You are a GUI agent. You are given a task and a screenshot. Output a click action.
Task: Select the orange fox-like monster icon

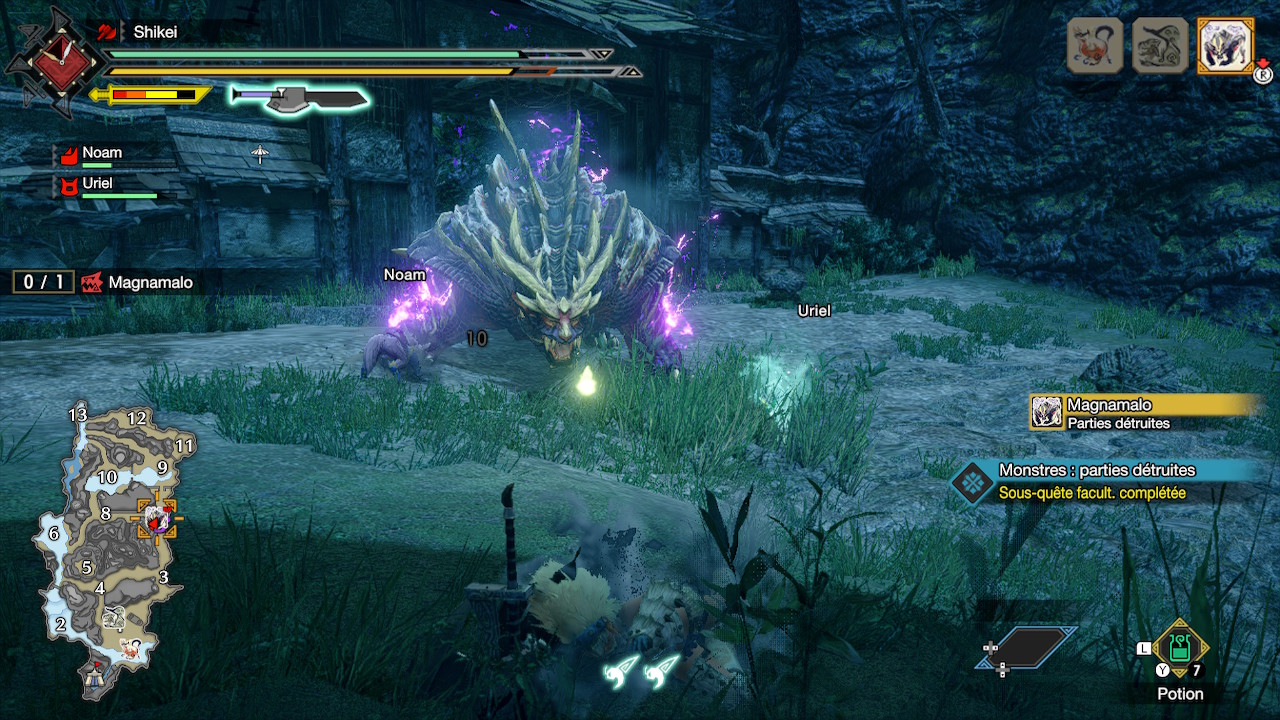1095,45
